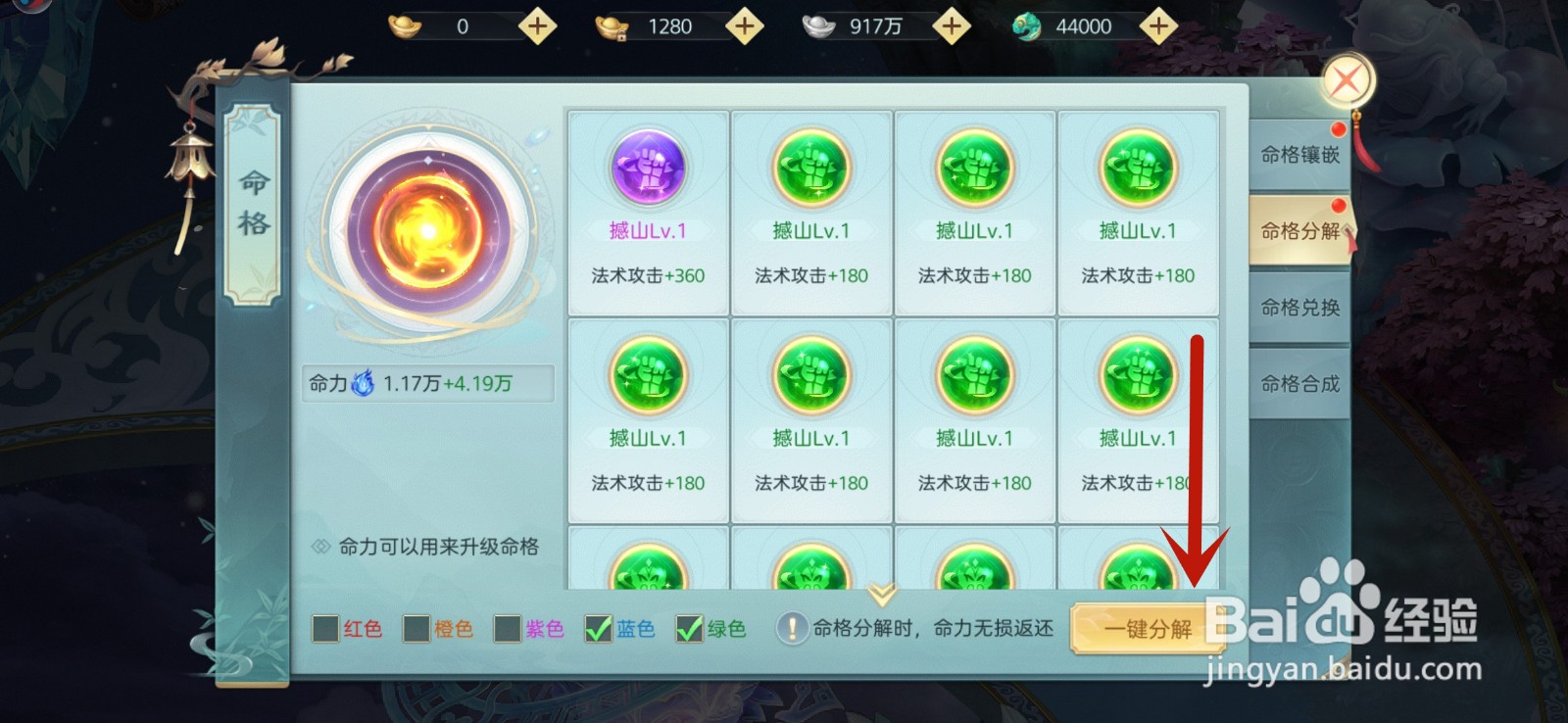Expand the gem list via the down chevron
The image size is (1568, 723).
pyautogui.click(x=880, y=592)
